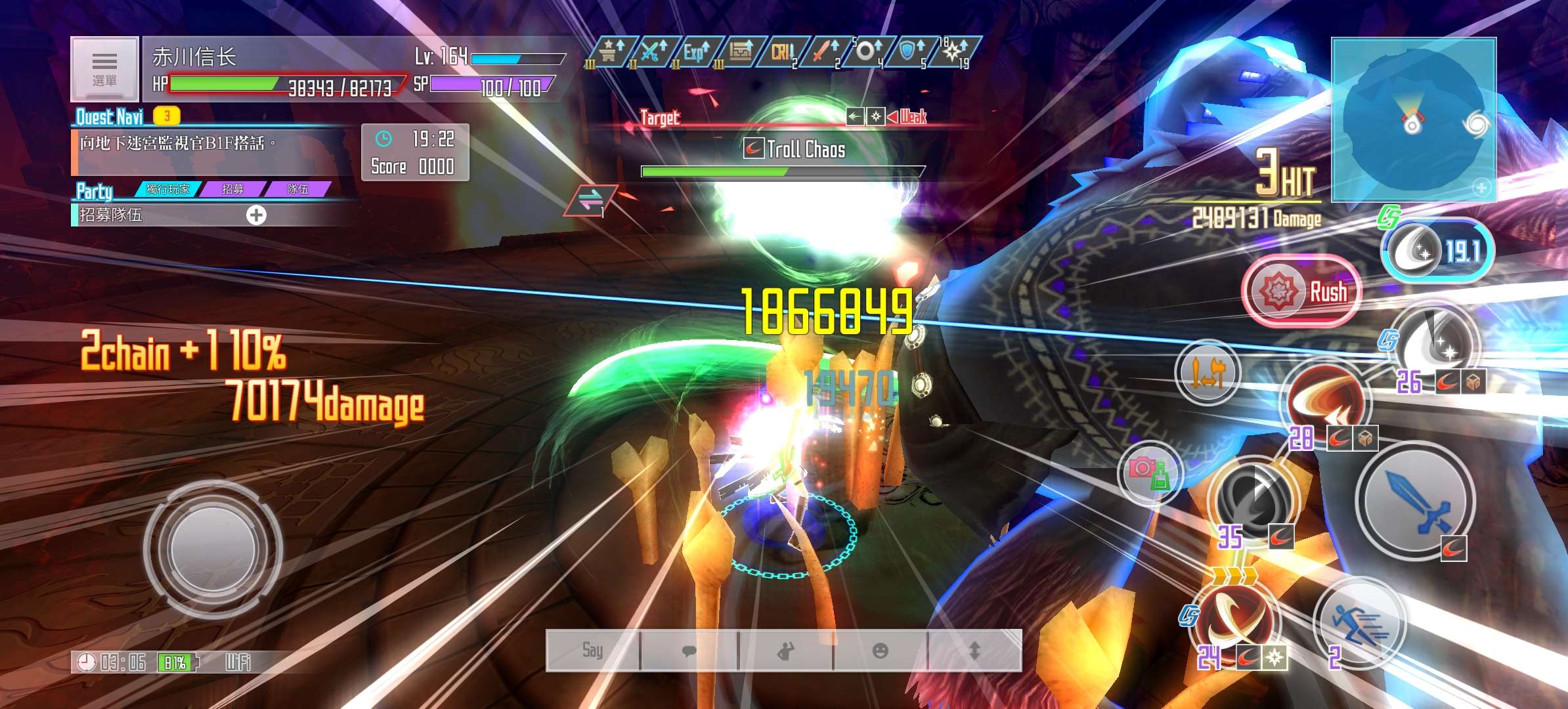Open the speech bubble chat button
Screen dimensions: 1568x709
689,651
